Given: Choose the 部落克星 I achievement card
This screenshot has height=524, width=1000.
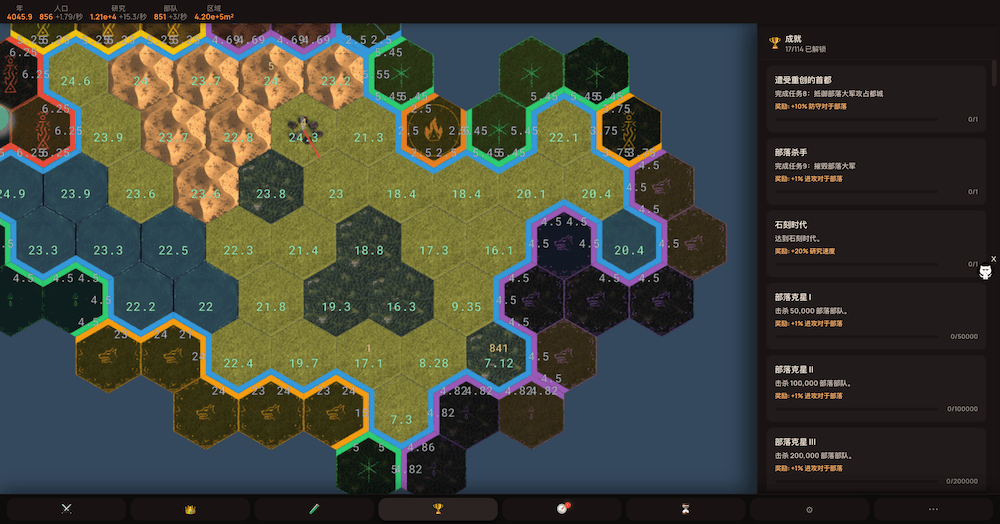Looking at the screenshot, I should pyautogui.click(x=874, y=313).
